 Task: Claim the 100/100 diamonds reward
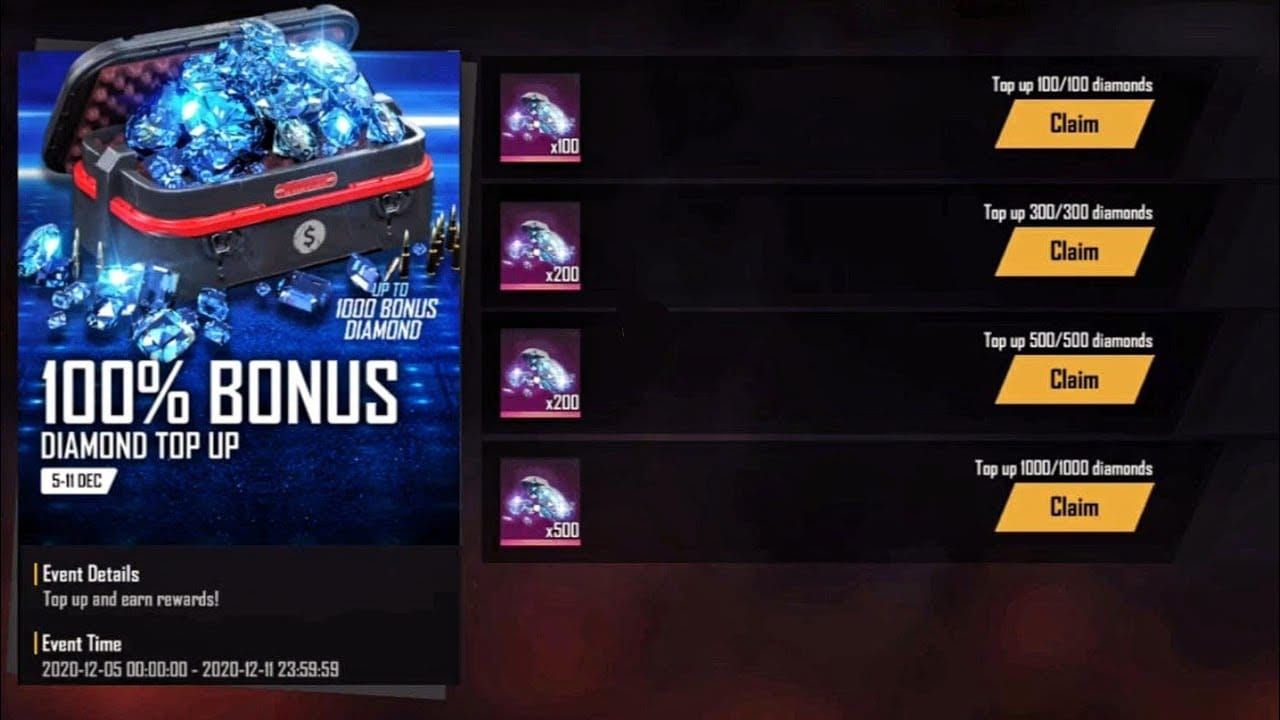coord(1072,125)
